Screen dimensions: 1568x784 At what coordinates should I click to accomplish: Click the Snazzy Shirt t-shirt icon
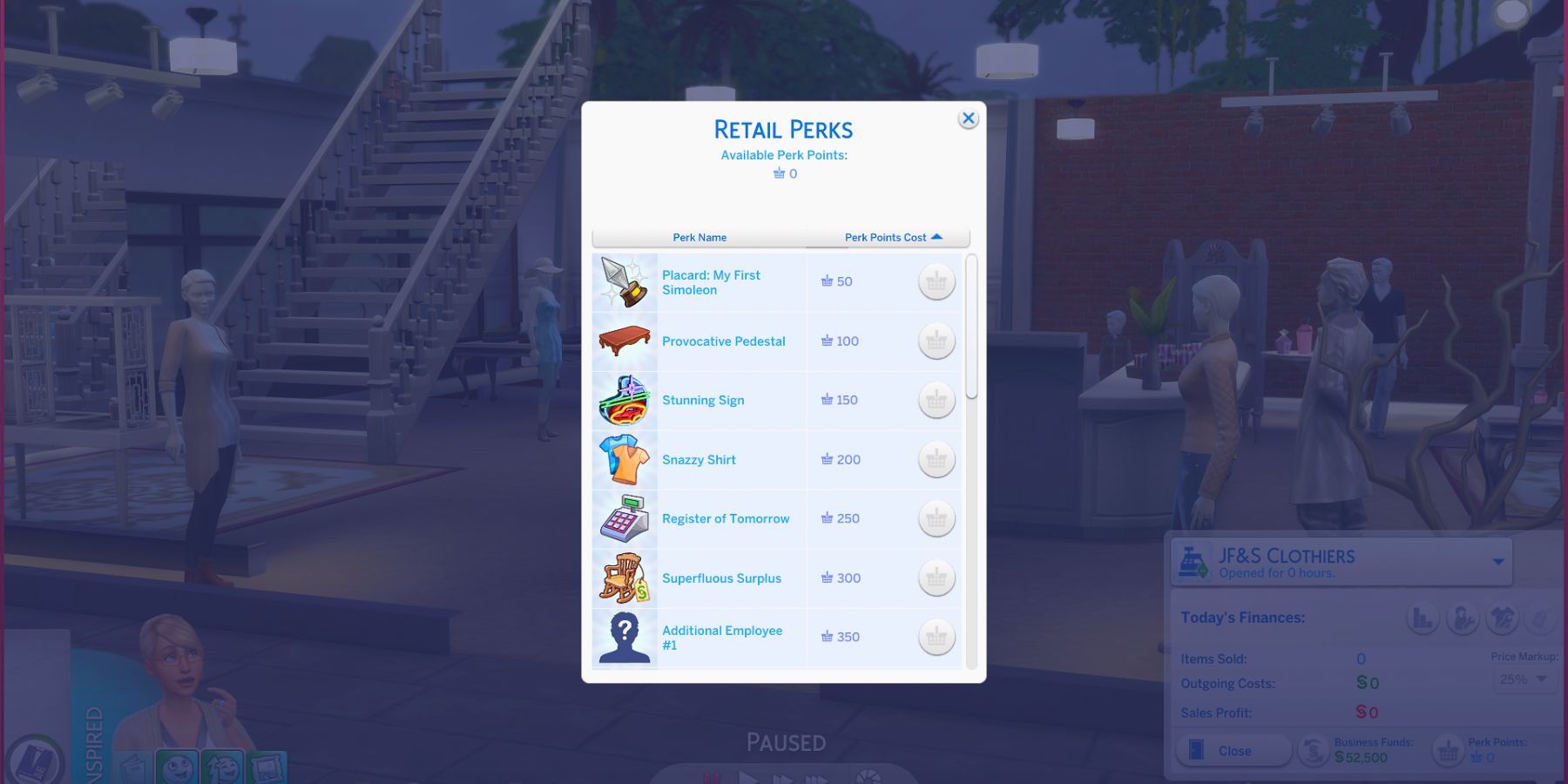[623, 459]
